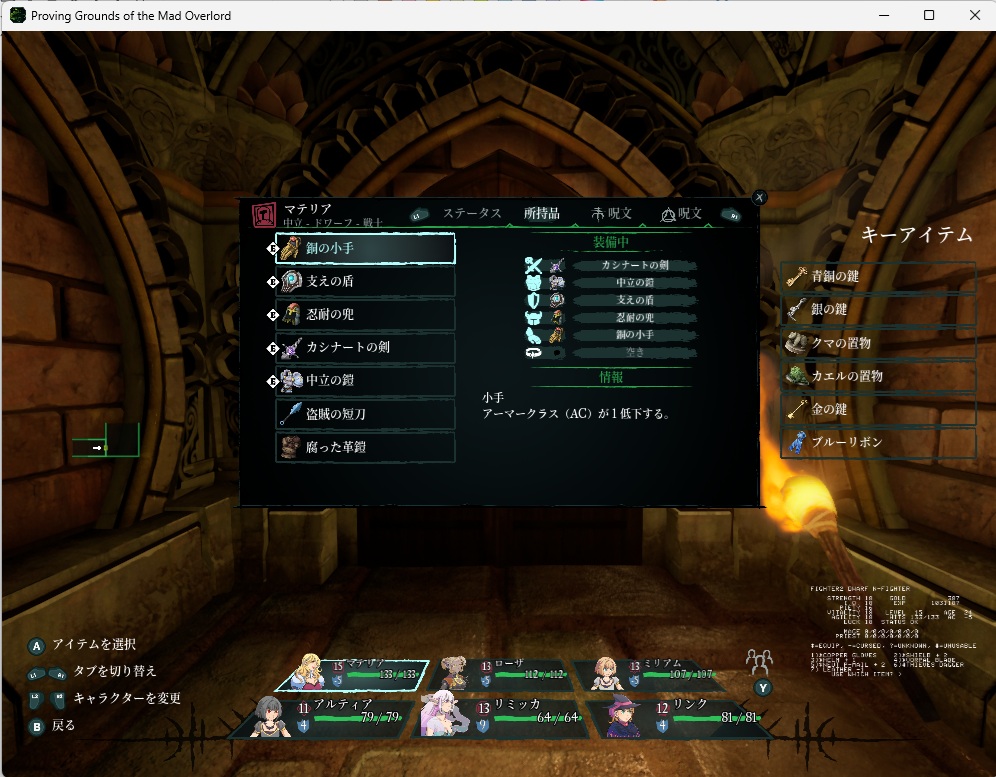Maximize the game window
The image size is (996, 777).
(x=929, y=15)
